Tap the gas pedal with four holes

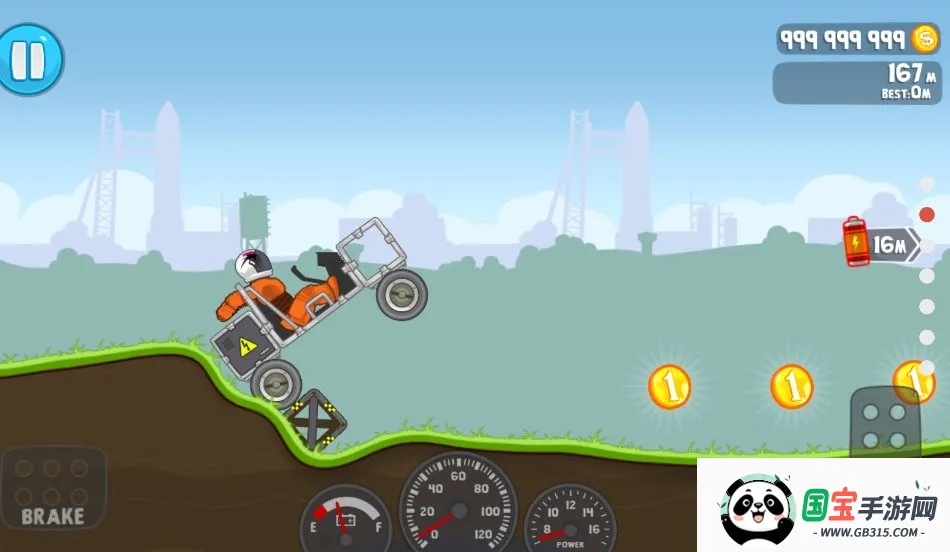tap(885, 422)
